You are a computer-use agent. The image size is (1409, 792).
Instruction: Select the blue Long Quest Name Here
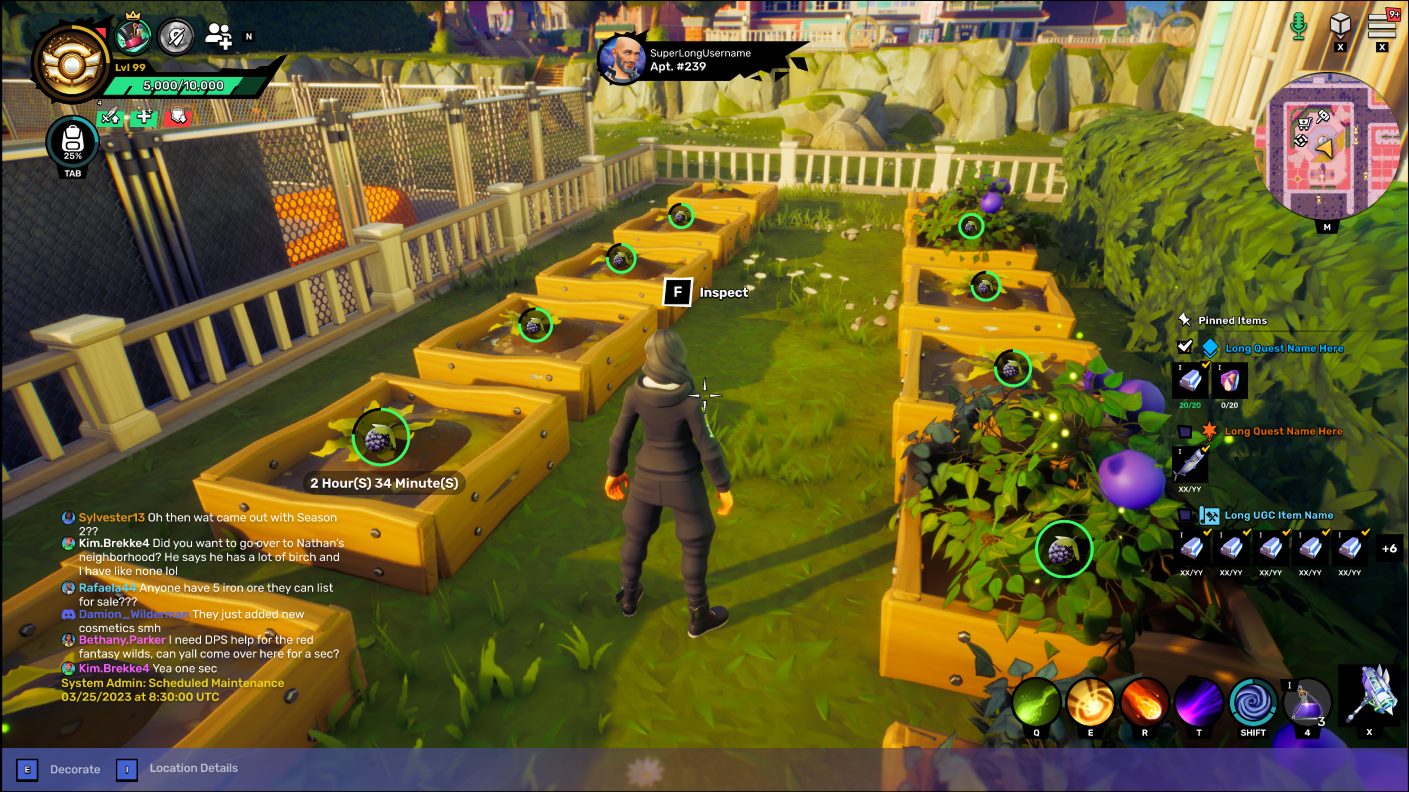point(1284,348)
